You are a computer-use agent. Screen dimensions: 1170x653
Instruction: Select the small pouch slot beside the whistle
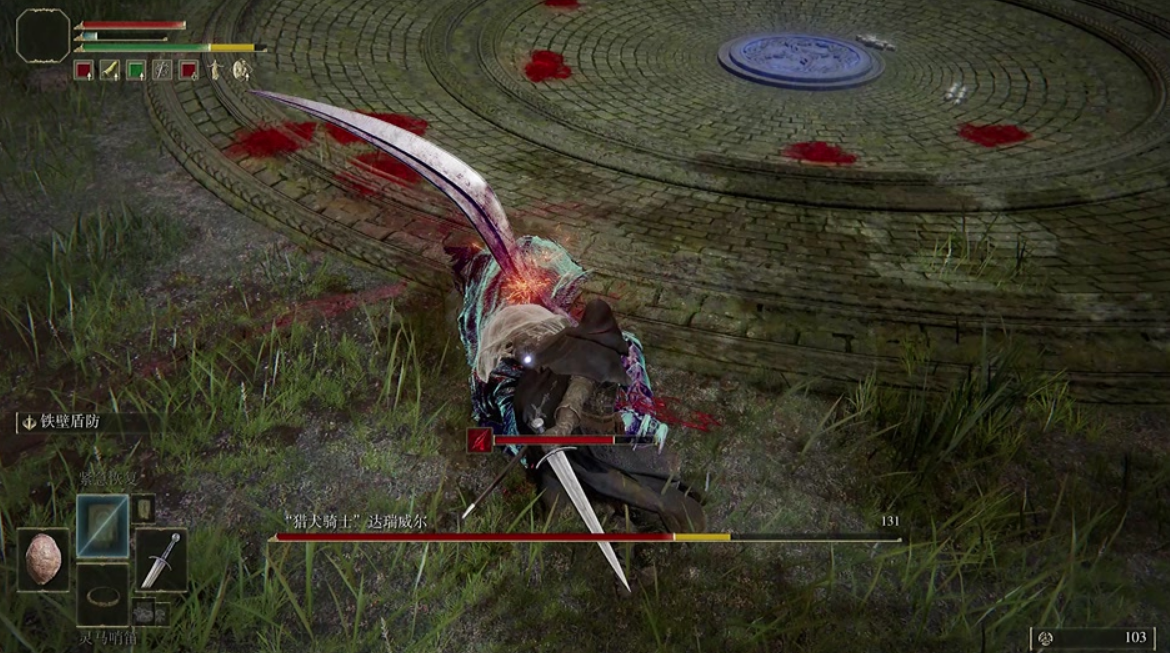(x=145, y=611)
